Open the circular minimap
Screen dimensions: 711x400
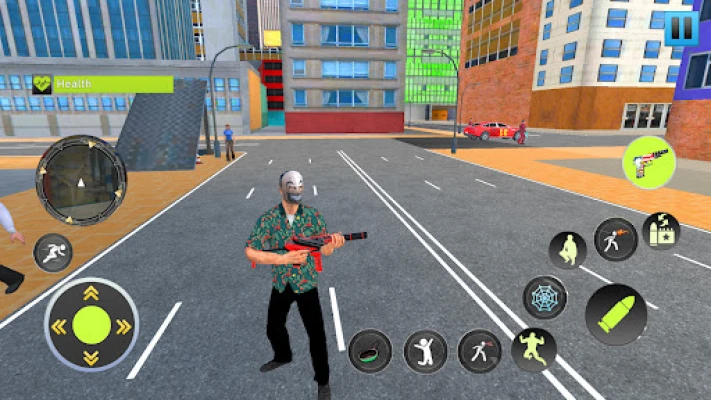pyautogui.click(x=81, y=180)
